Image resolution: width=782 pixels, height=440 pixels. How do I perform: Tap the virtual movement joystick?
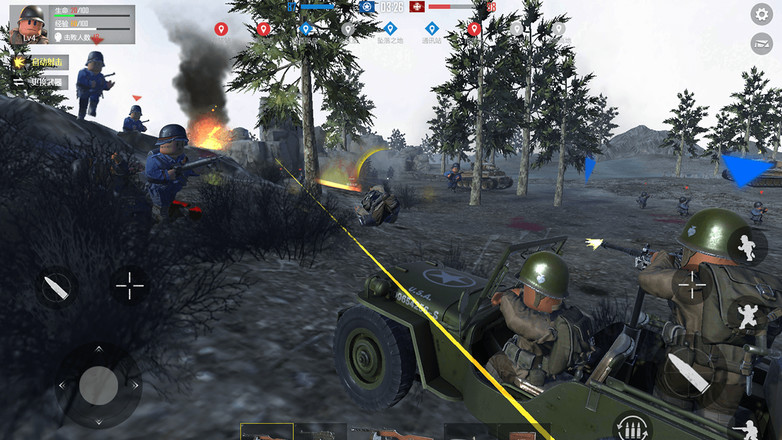coord(98,384)
